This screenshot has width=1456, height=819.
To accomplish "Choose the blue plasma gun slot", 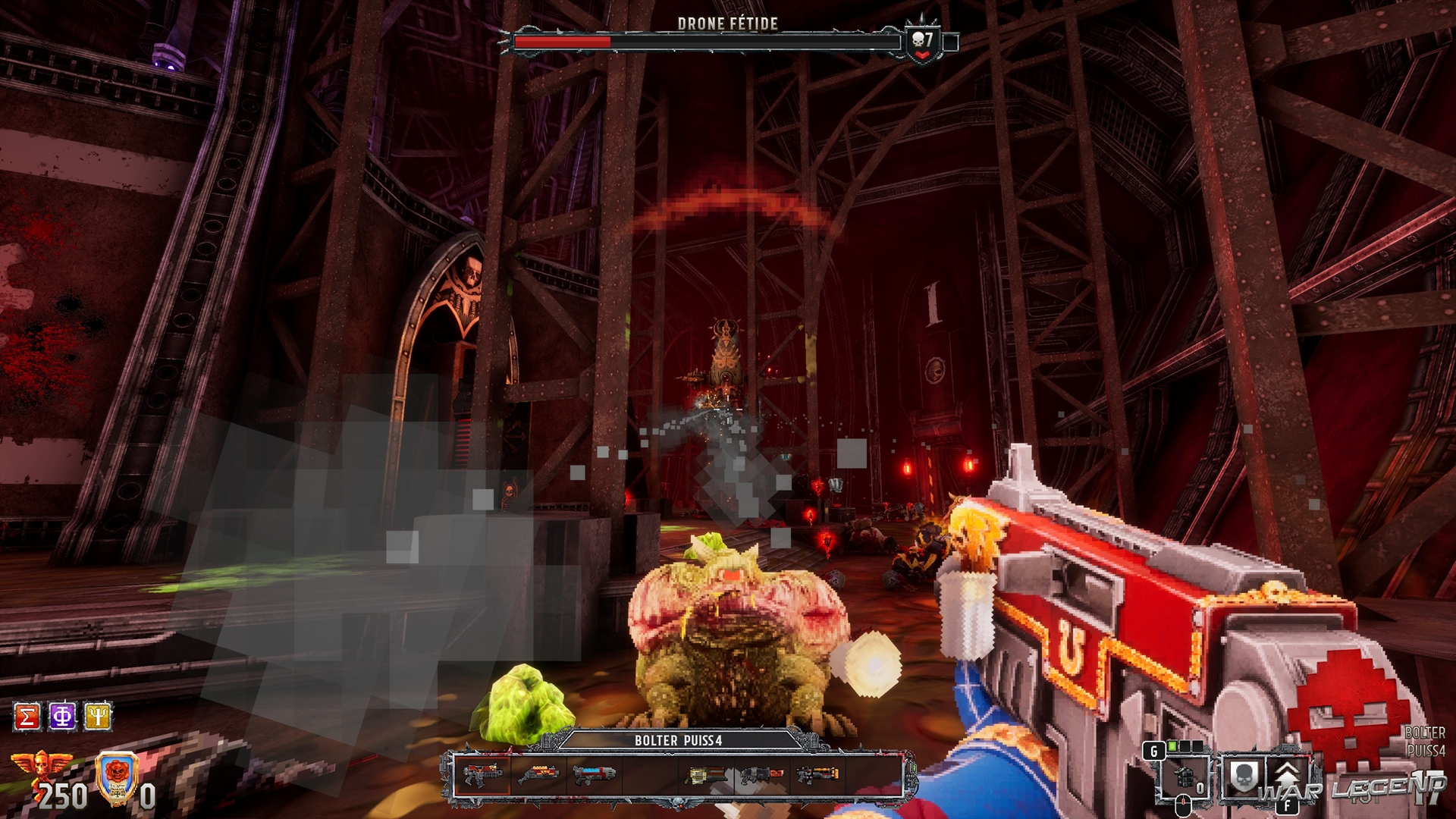I will (594, 775).
